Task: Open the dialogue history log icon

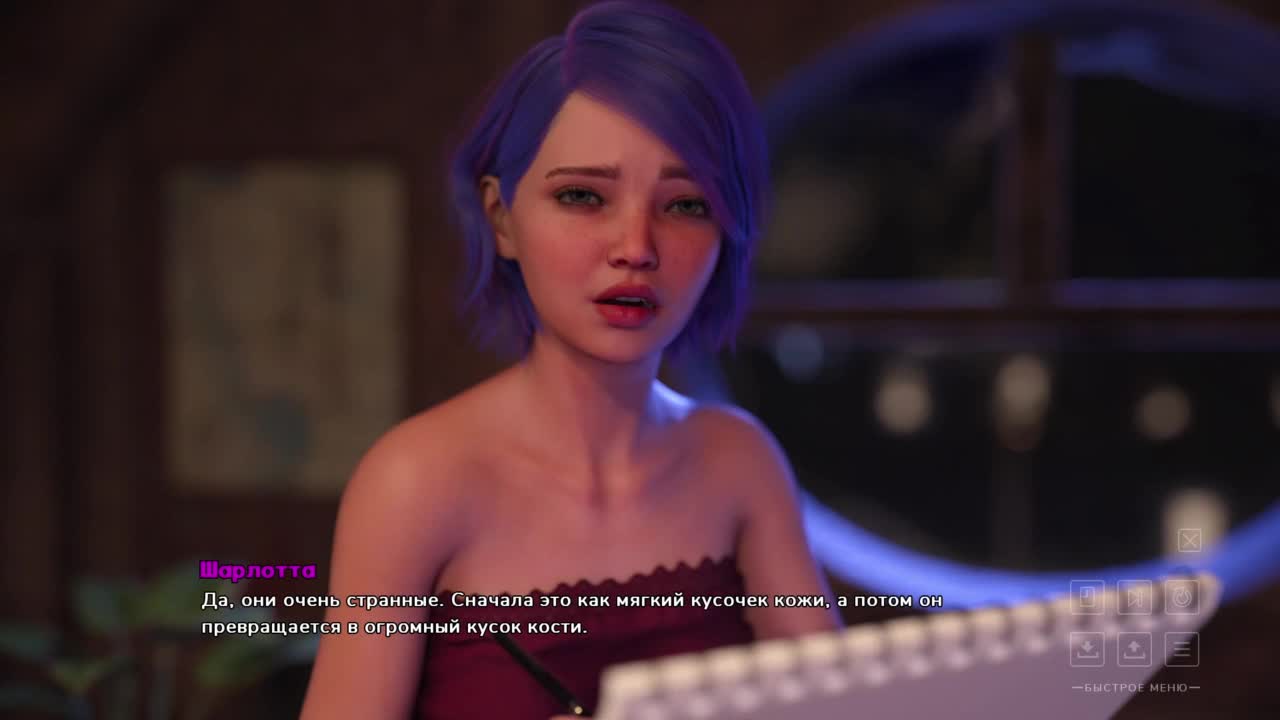Action: (1087, 597)
